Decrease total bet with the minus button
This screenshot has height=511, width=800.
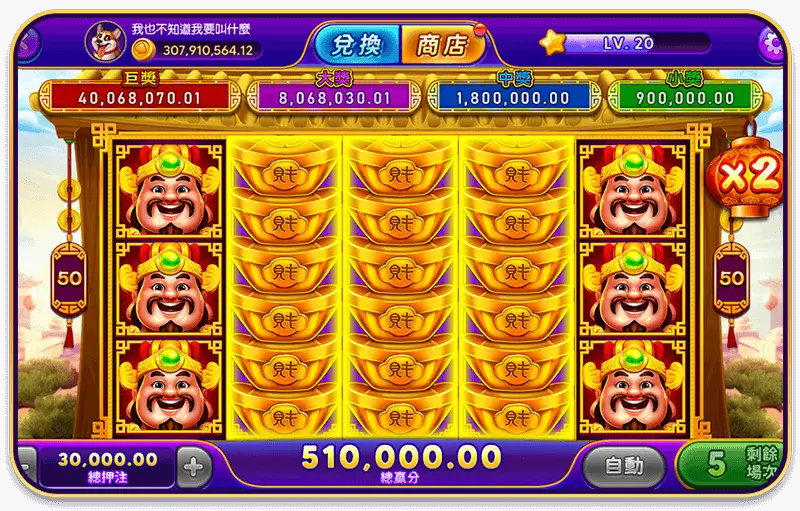coord(24,466)
